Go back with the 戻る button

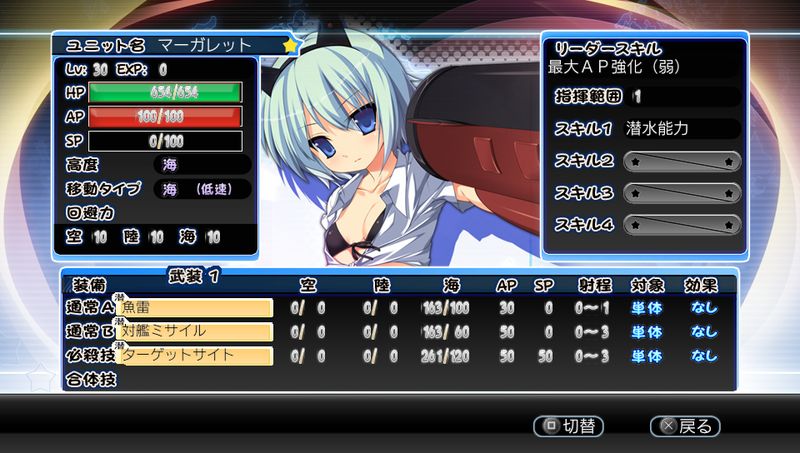[685, 425]
